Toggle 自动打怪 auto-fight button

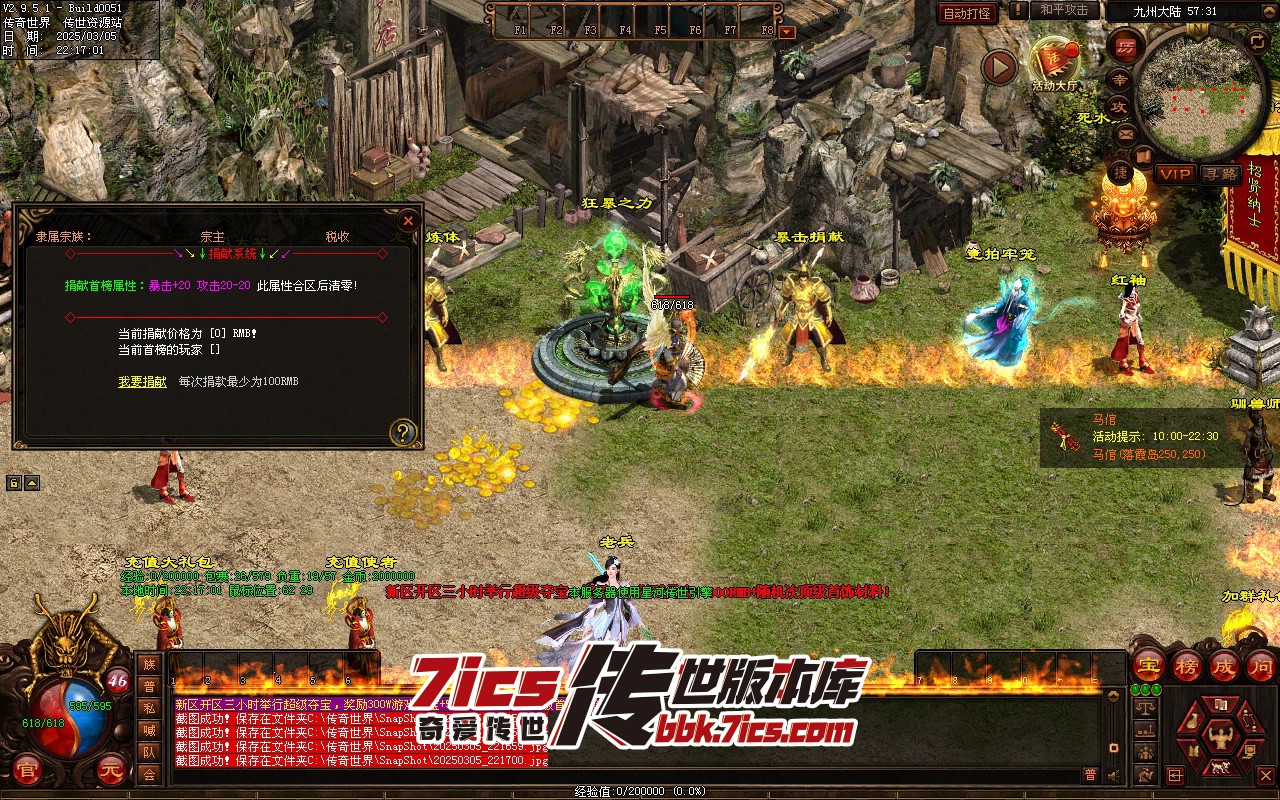coord(968,13)
